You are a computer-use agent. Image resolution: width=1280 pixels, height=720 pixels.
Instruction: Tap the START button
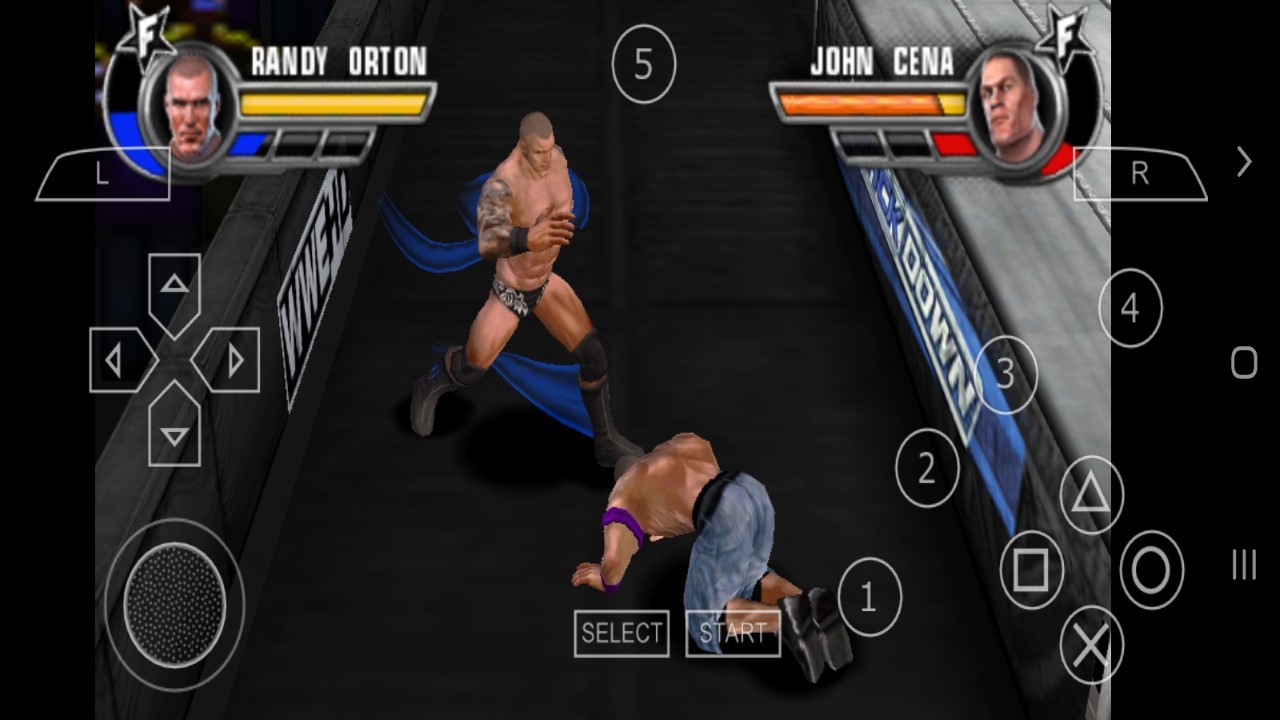click(732, 633)
